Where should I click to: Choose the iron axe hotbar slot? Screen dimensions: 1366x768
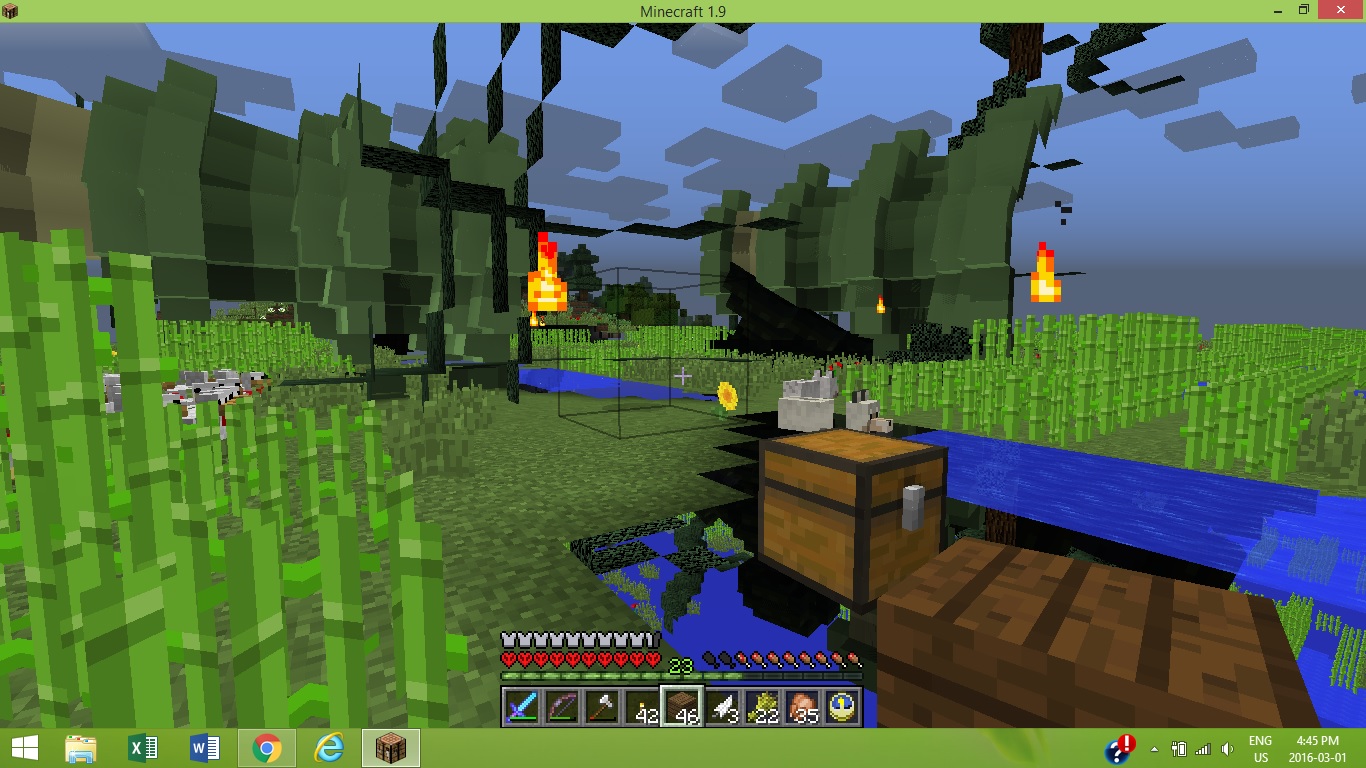(x=602, y=706)
